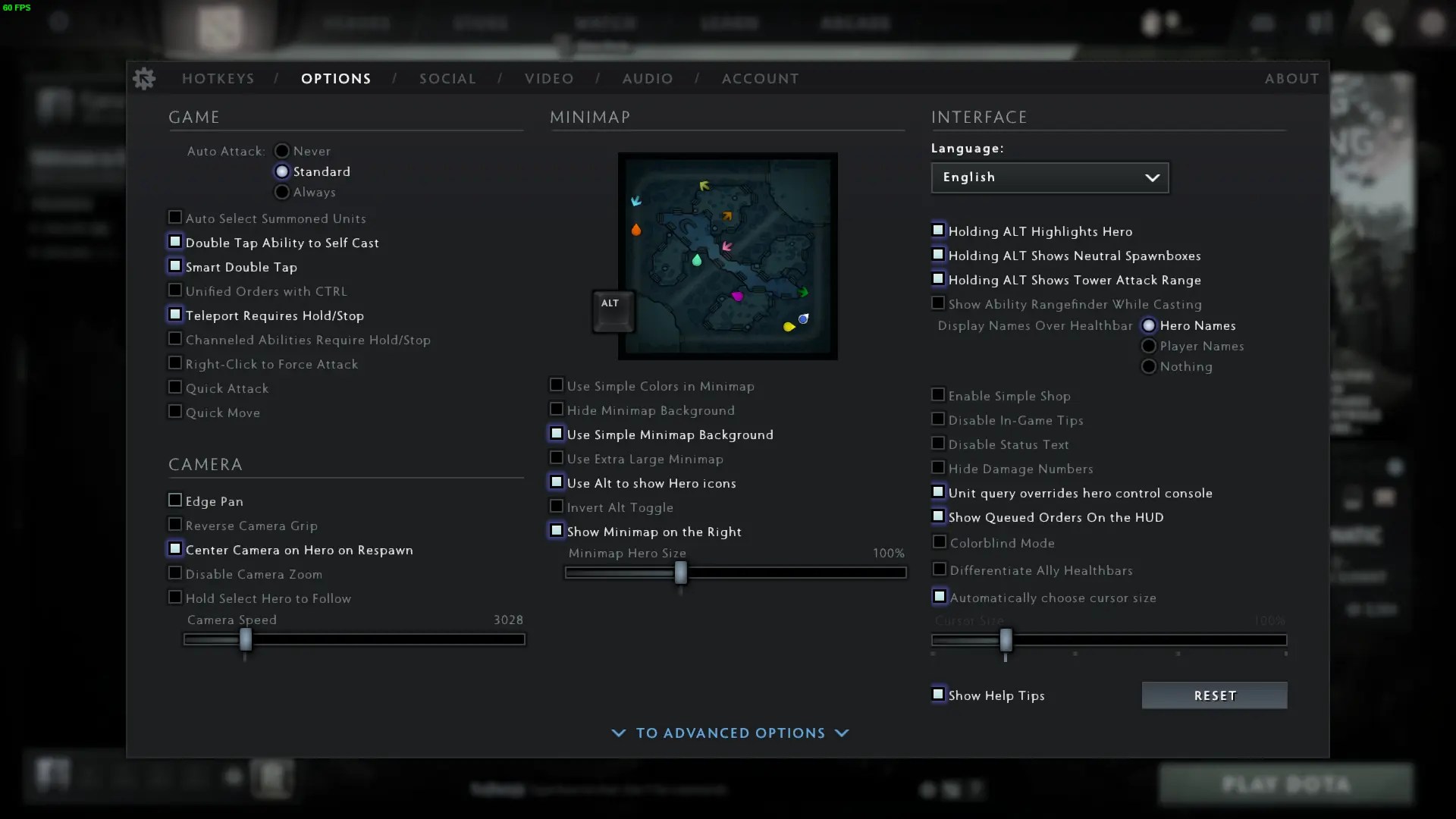
Task: Click the PLAY DOTA button
Action: (1288, 784)
